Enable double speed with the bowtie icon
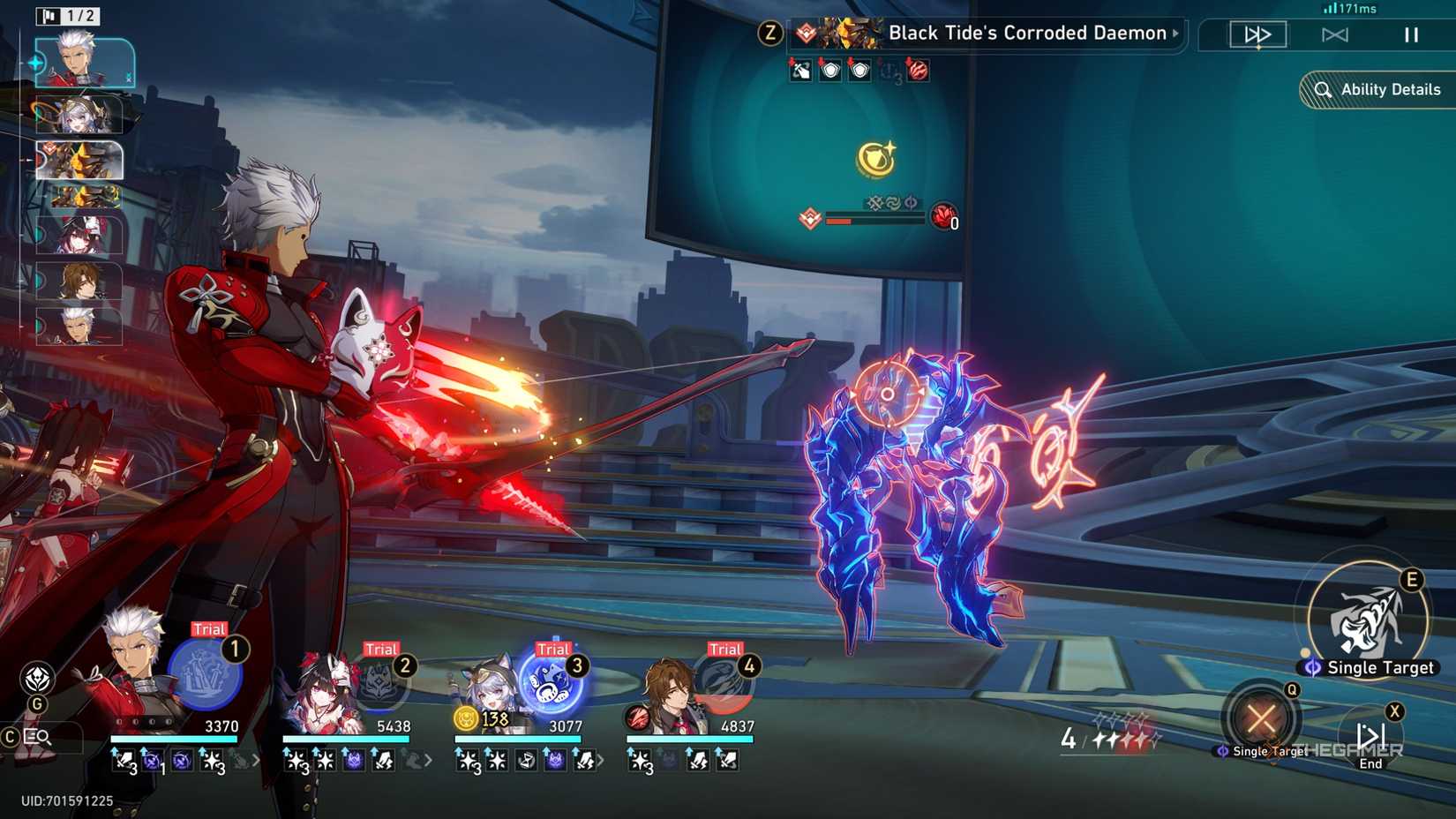The height and width of the screenshot is (819, 1456). point(1336,34)
